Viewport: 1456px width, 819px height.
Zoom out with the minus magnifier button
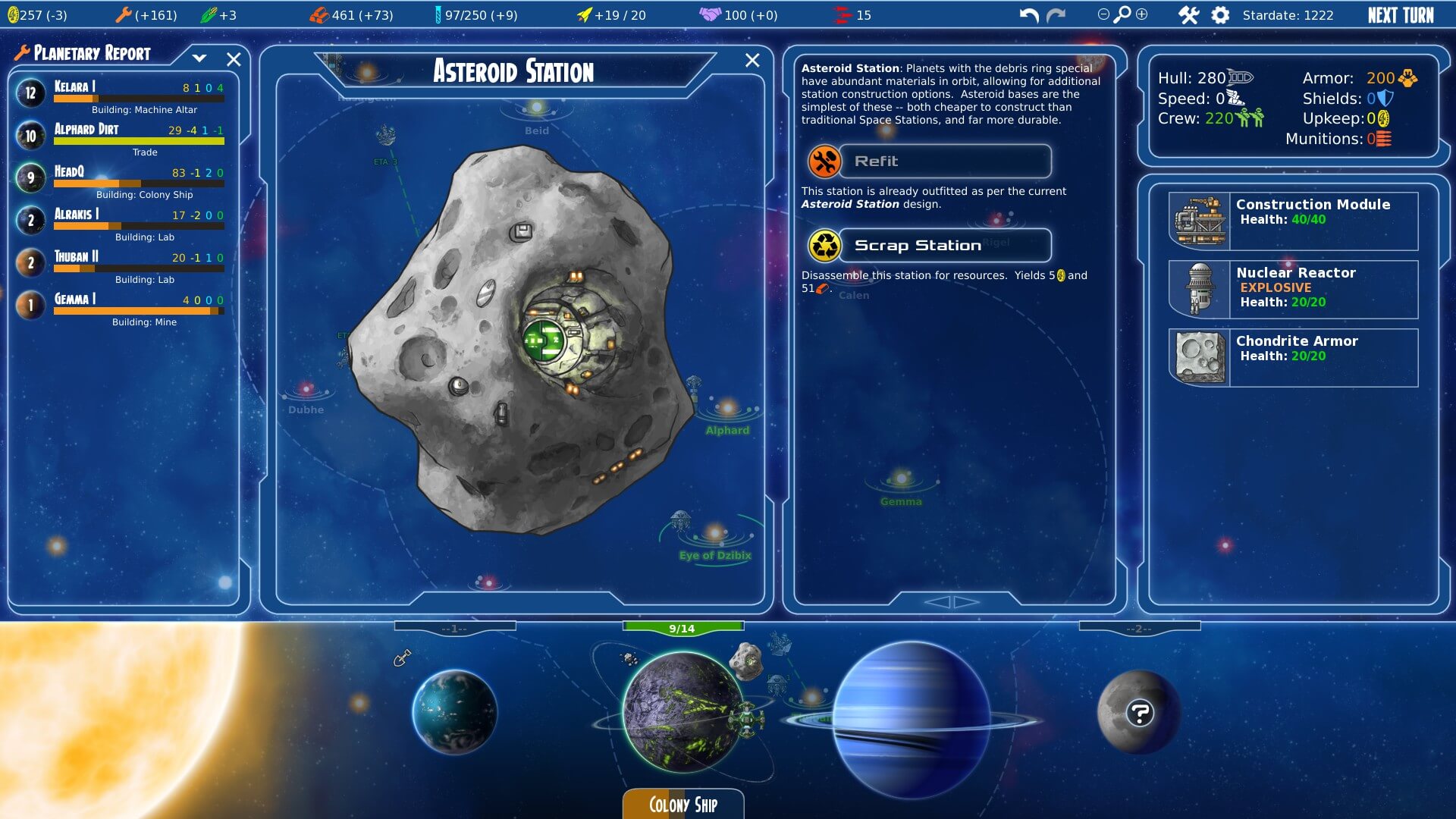1103,14
